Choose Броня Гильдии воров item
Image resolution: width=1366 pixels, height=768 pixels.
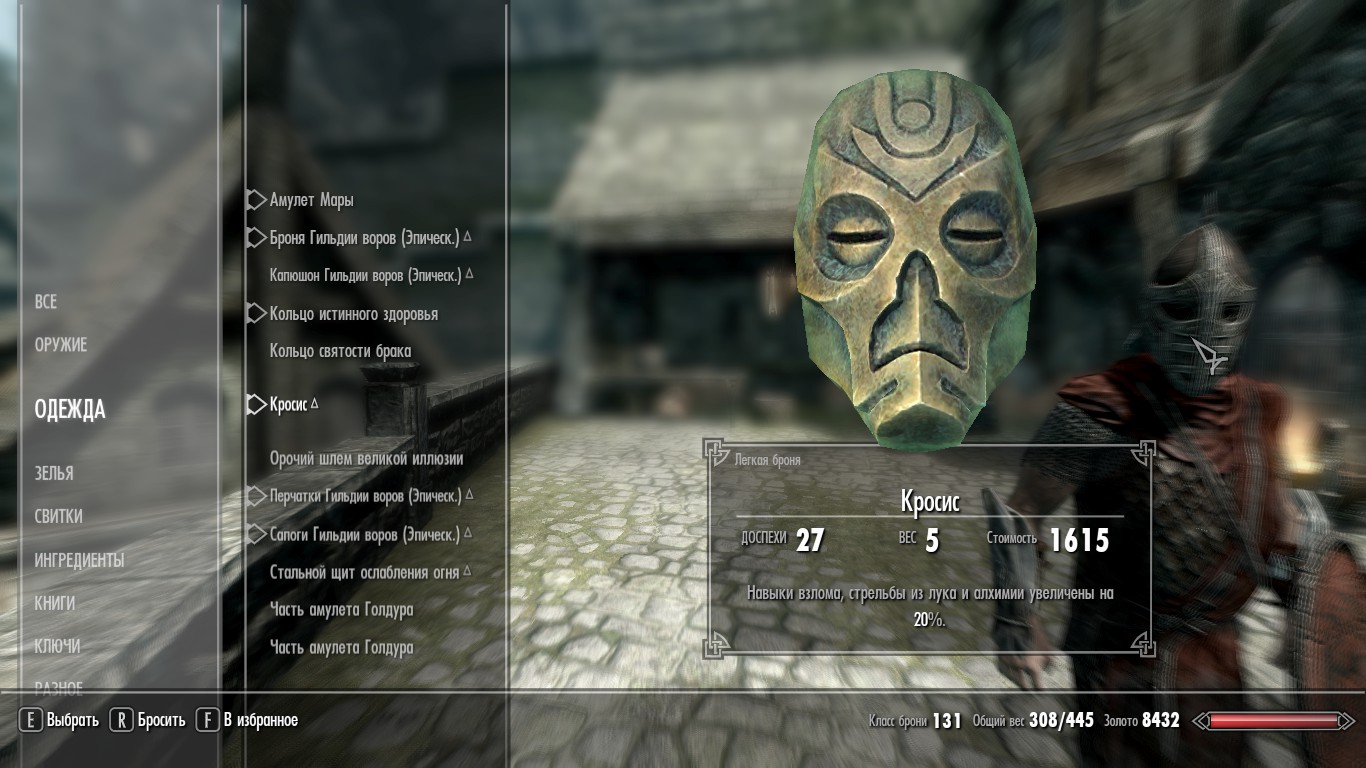pos(364,239)
